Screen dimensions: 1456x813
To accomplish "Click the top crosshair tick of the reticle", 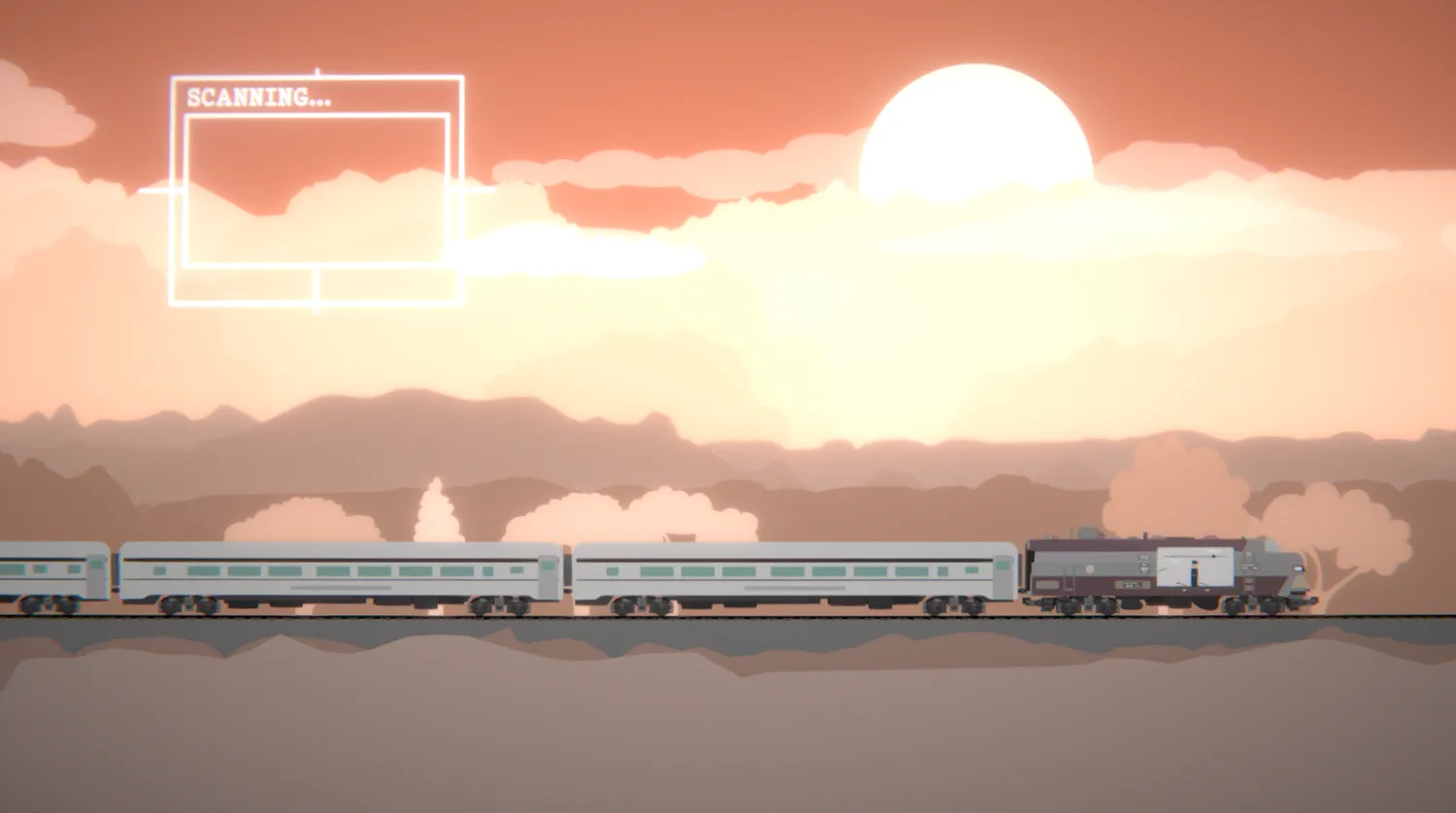I will click(x=317, y=70).
